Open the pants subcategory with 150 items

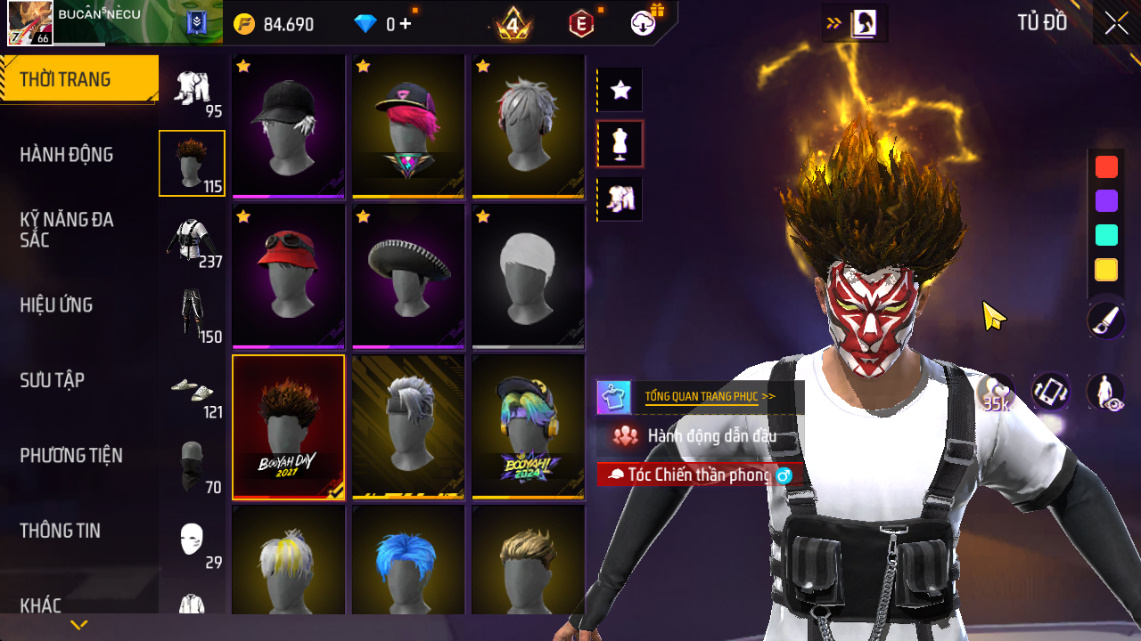192,315
